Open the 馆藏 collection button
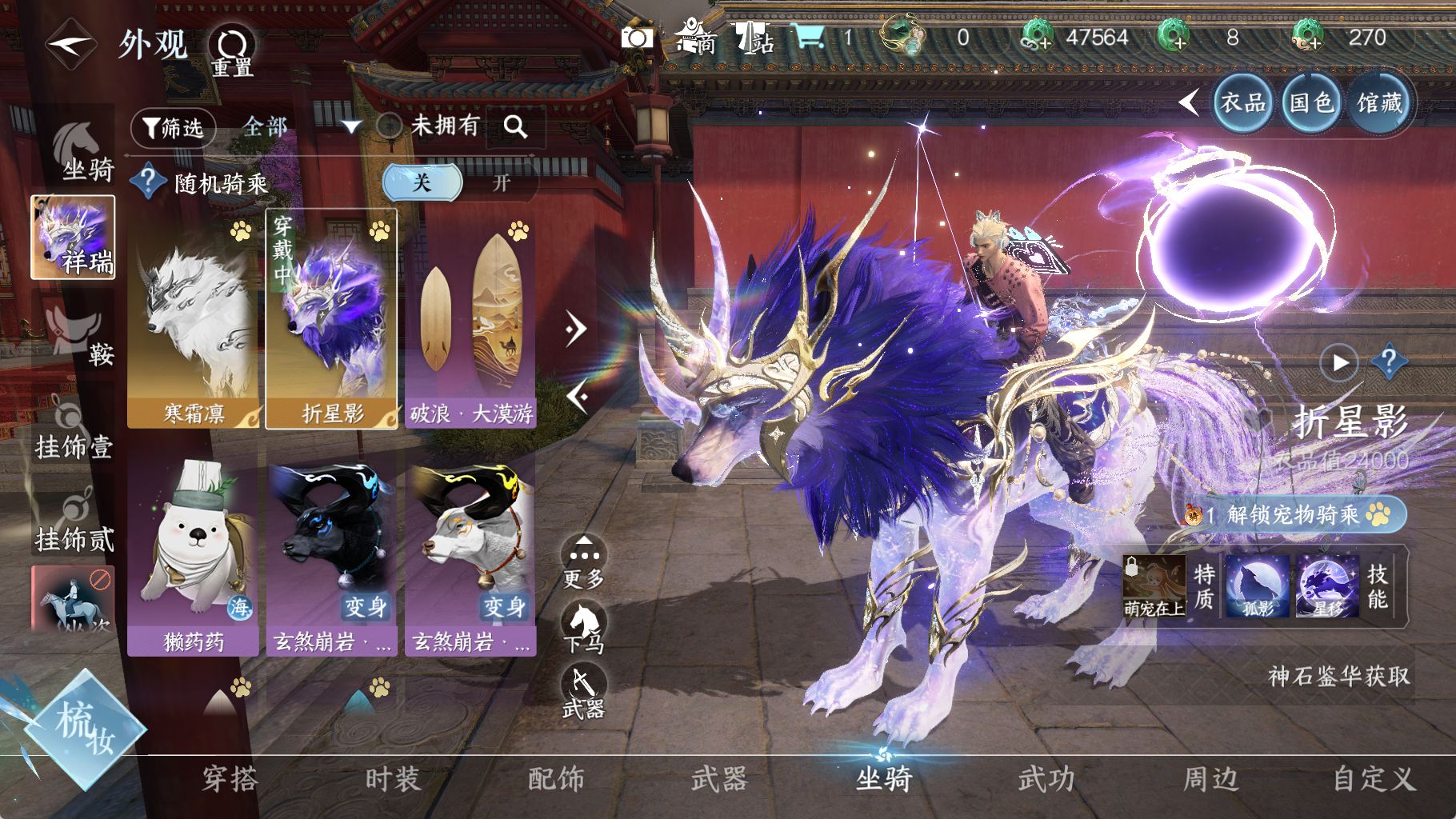 [x=1379, y=102]
